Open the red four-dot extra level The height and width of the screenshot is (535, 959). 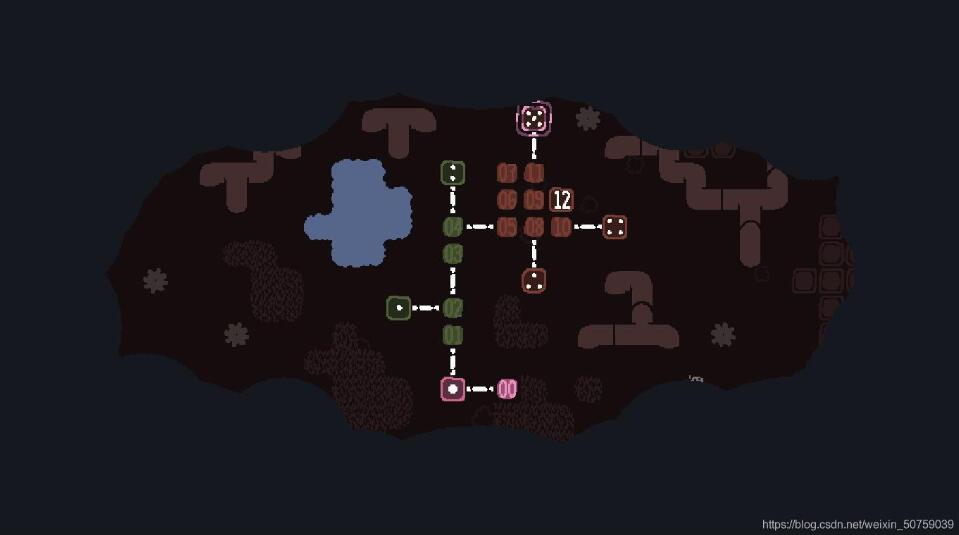point(615,227)
